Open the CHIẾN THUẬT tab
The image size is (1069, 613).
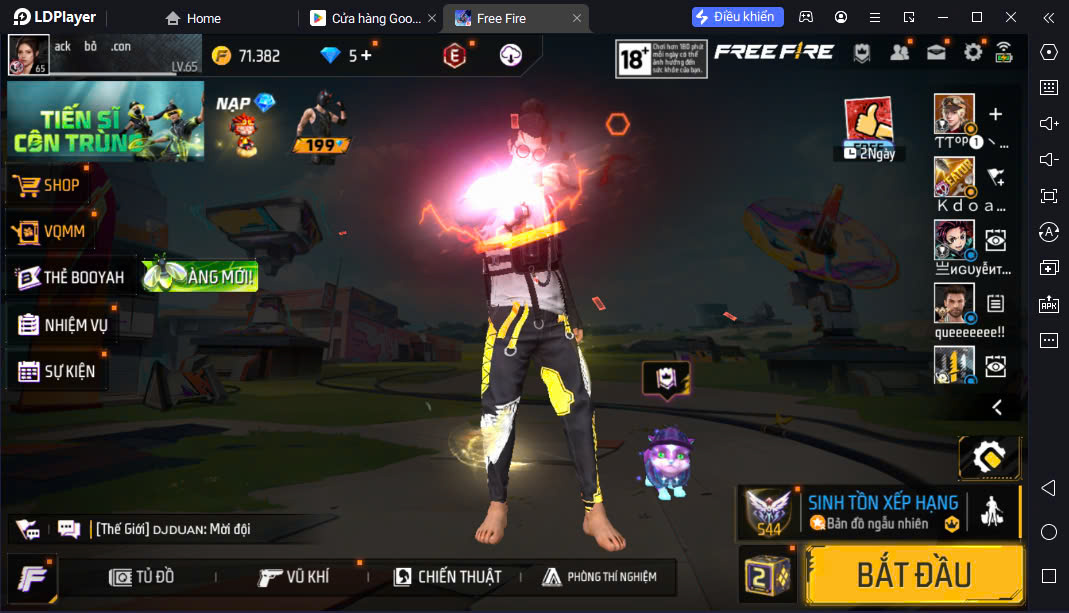[447, 577]
